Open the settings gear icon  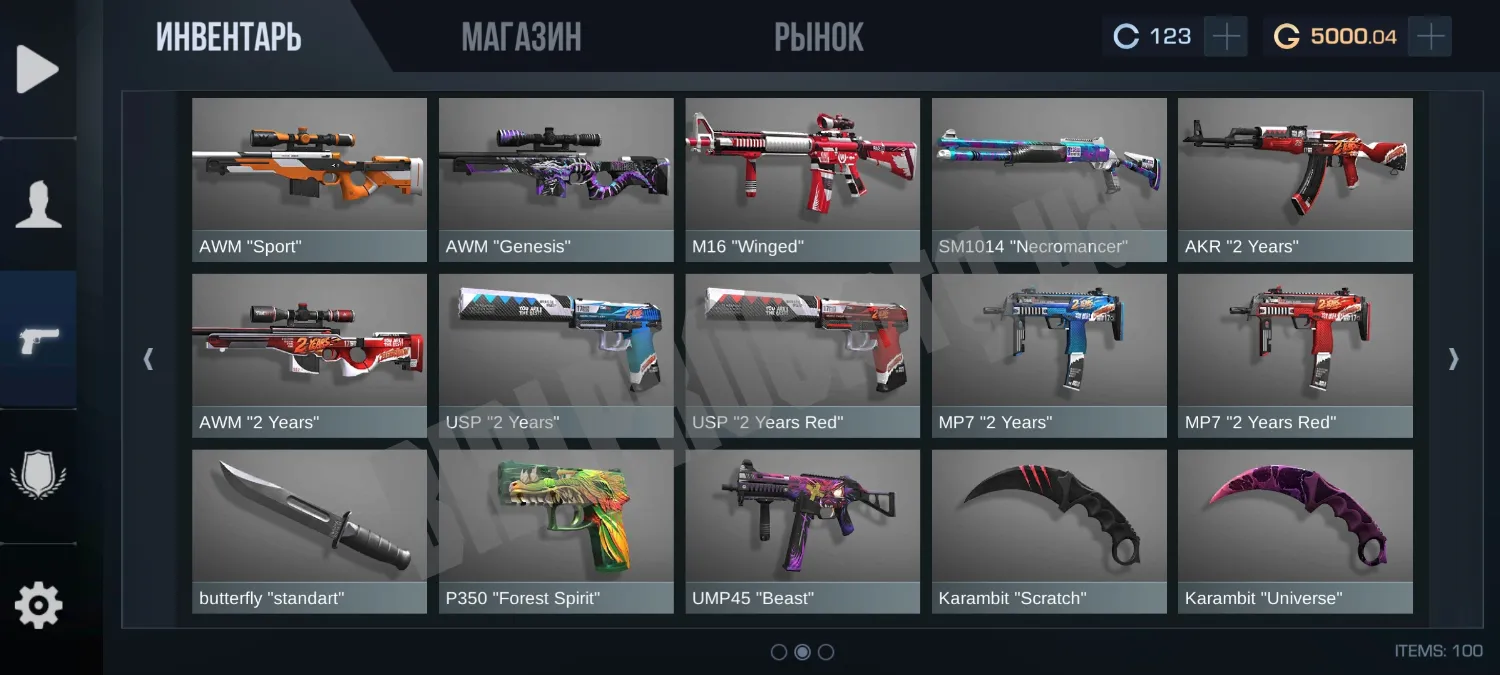38,605
